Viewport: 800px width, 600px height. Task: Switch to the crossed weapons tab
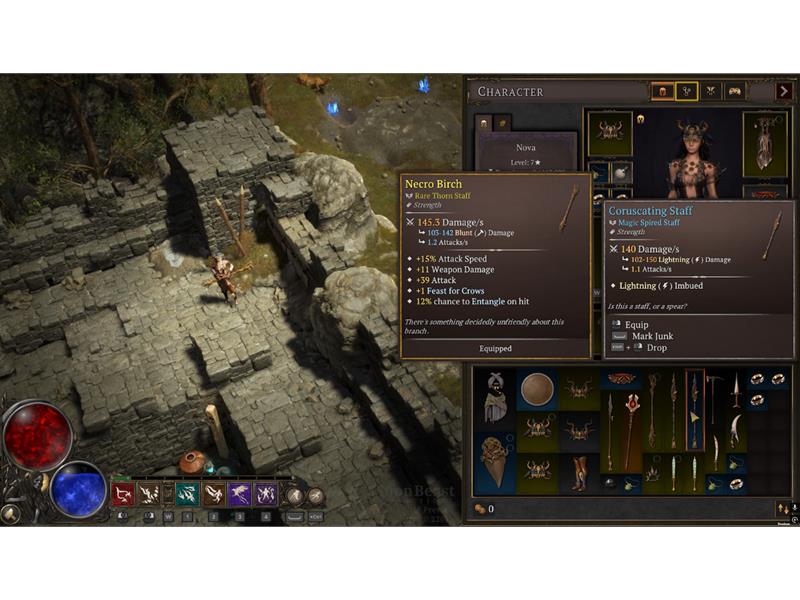pos(711,92)
